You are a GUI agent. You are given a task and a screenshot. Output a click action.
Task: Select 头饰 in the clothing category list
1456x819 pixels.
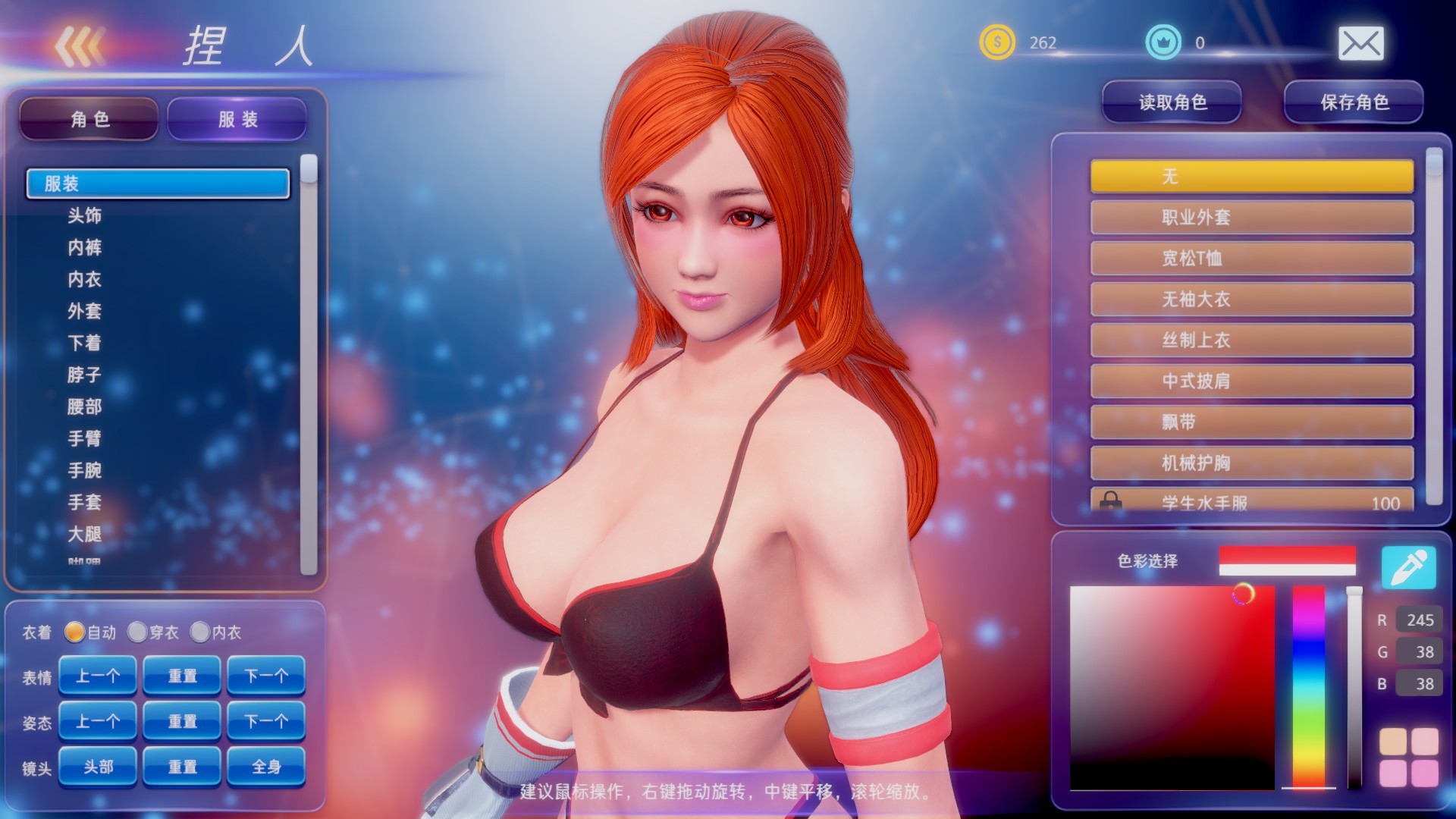85,215
